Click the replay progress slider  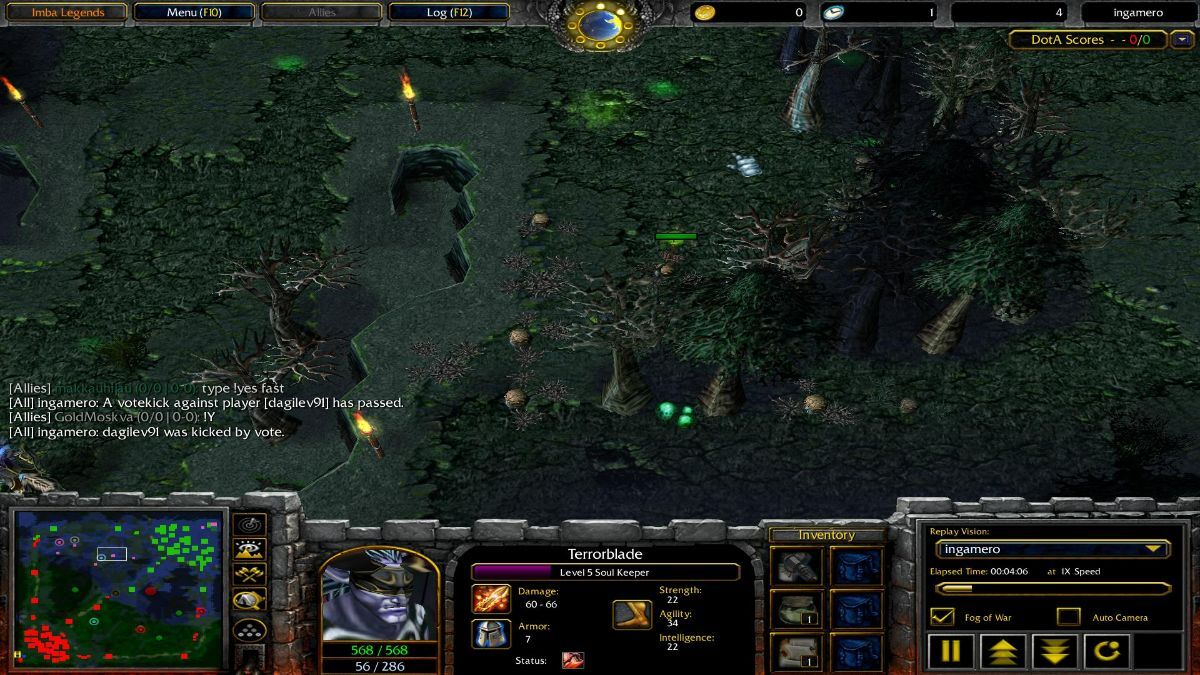point(1051,589)
